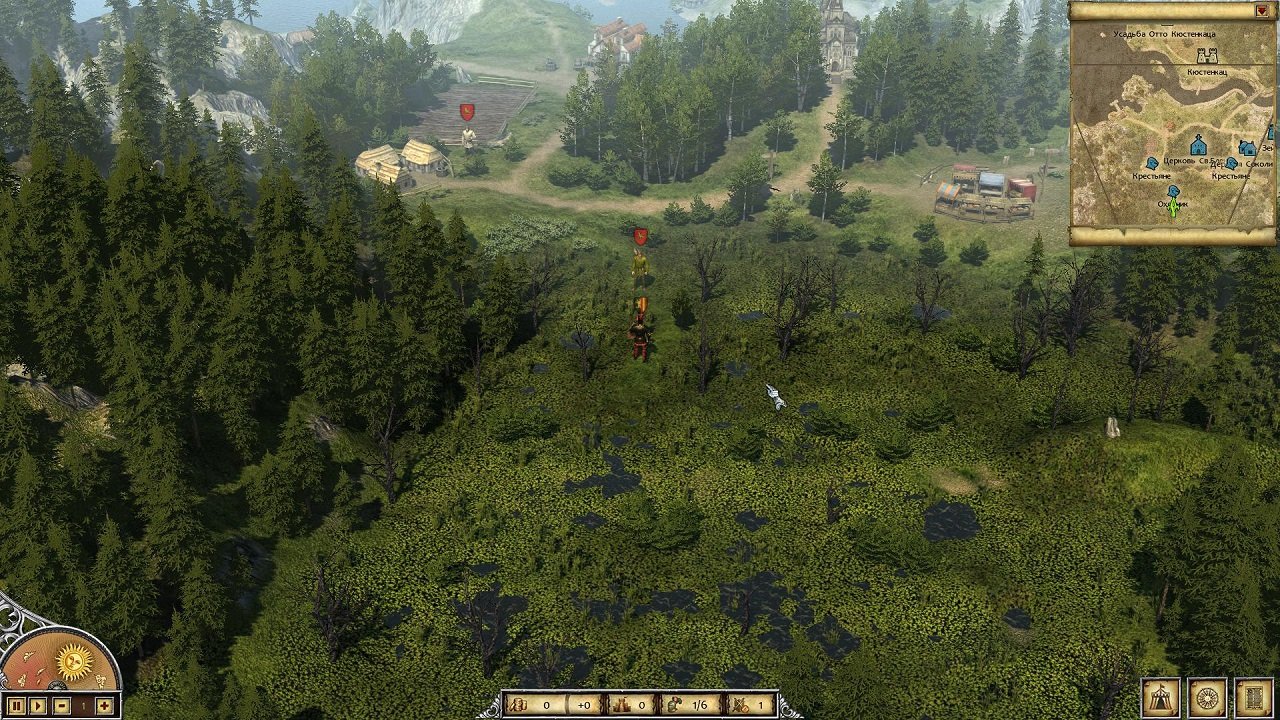This screenshot has width=1280, height=720.
Task: Decrease game speed with the minus button
Action: click(x=61, y=706)
